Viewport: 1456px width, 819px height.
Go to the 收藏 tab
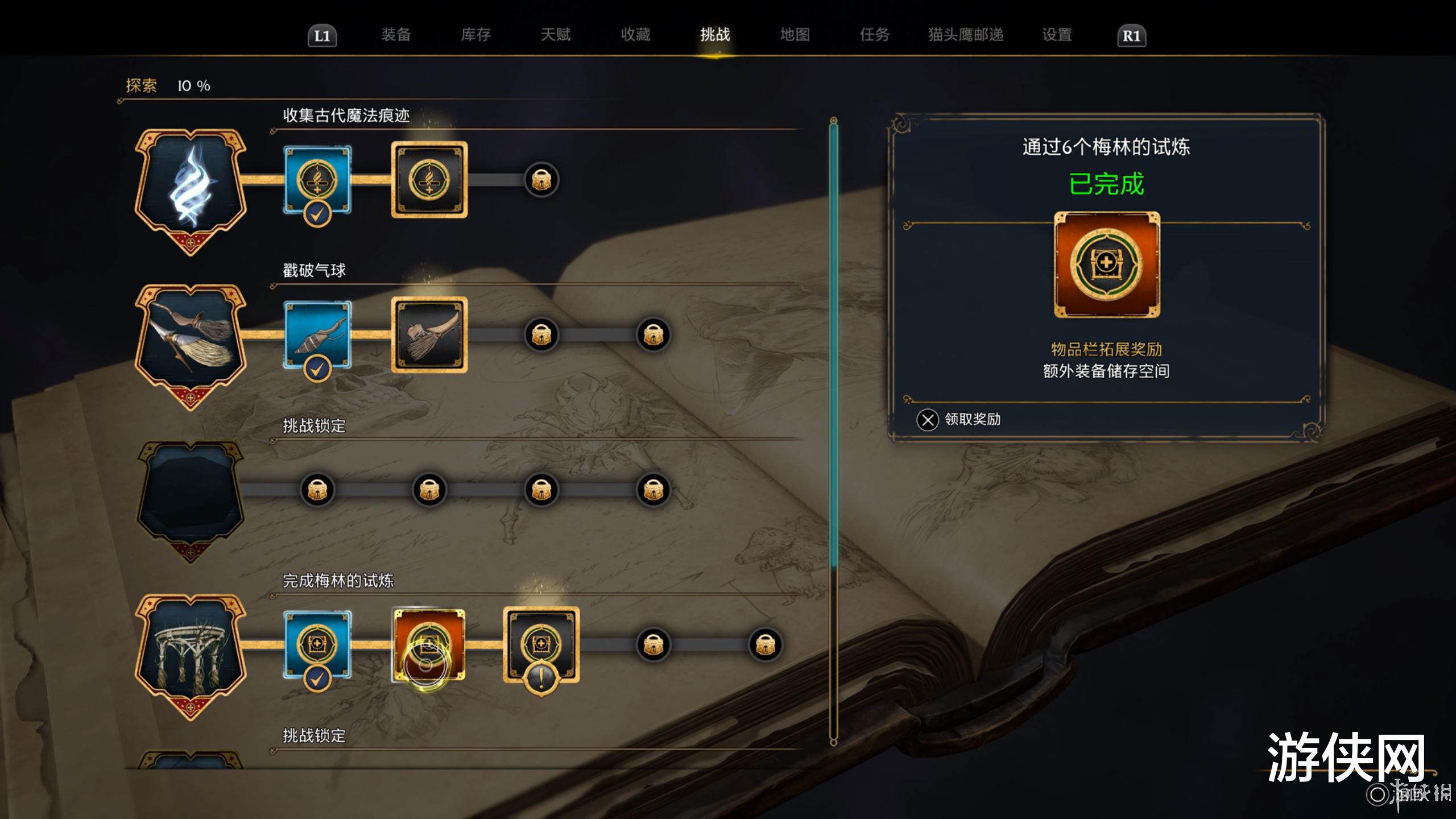(635, 35)
